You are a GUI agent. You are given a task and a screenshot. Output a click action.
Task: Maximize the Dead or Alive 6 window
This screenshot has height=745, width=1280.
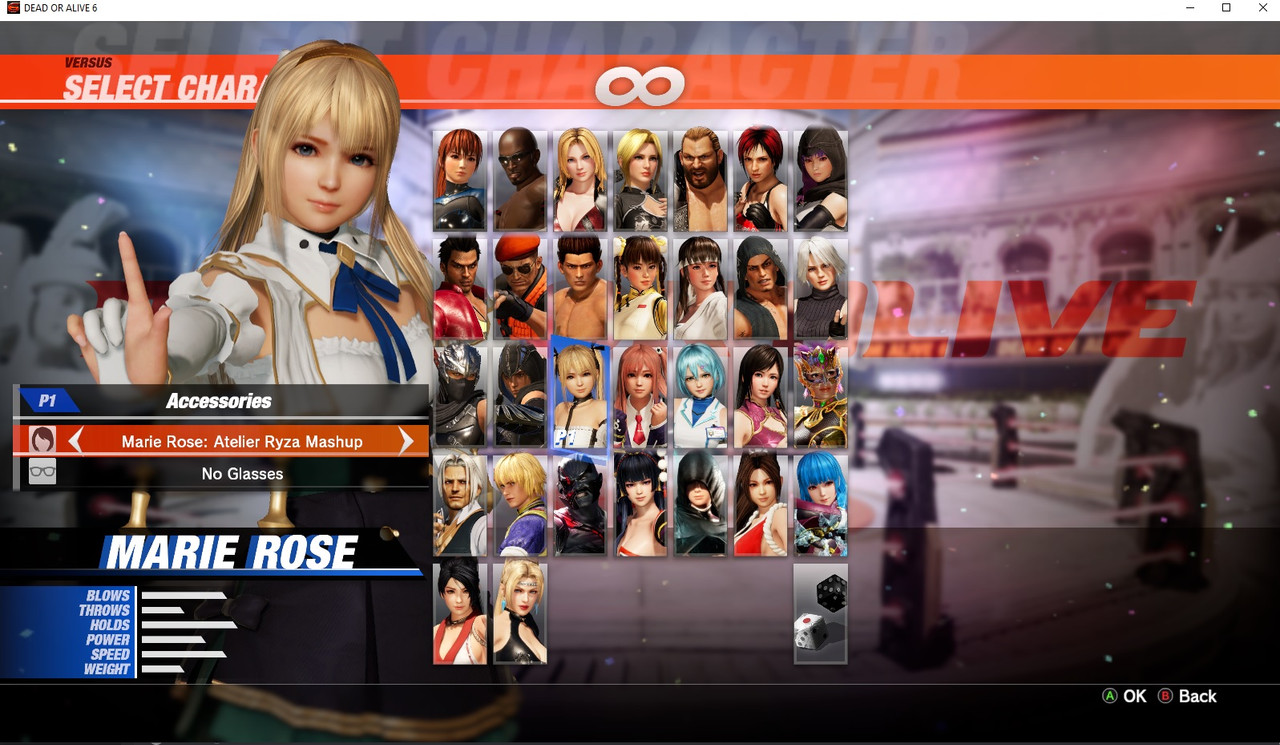[x=1226, y=8]
